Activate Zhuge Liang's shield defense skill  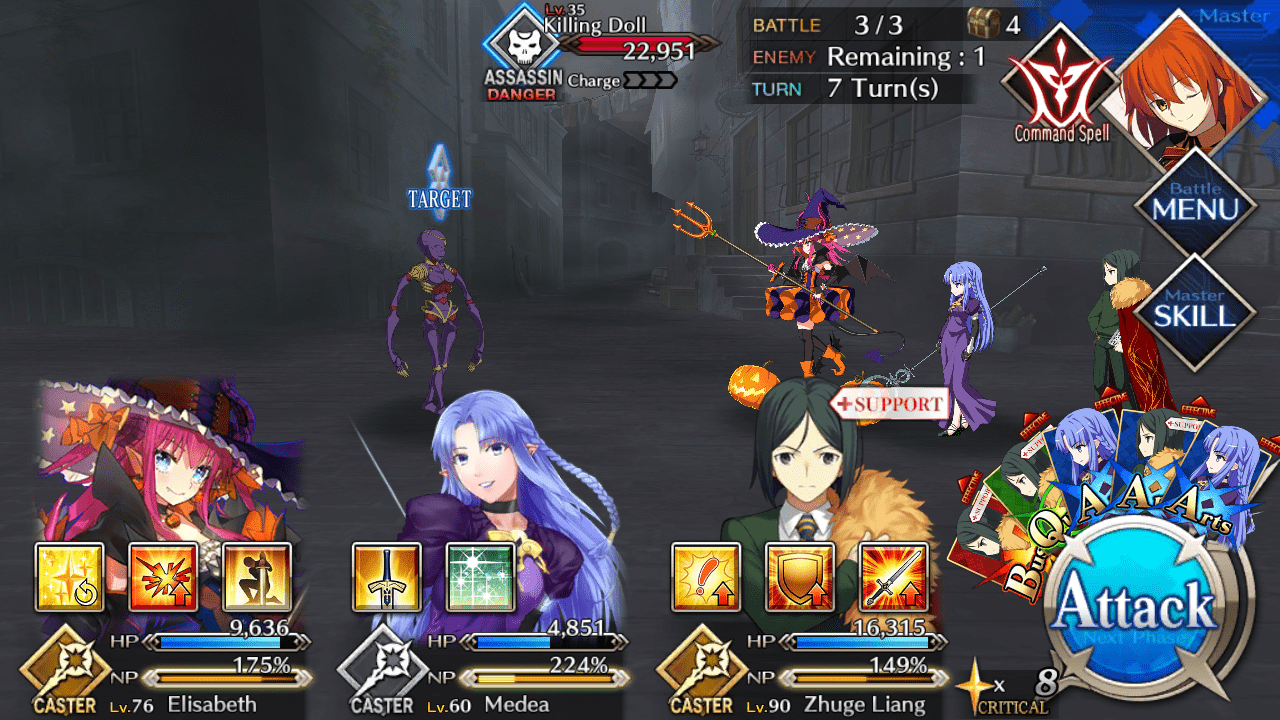pyautogui.click(x=800, y=577)
